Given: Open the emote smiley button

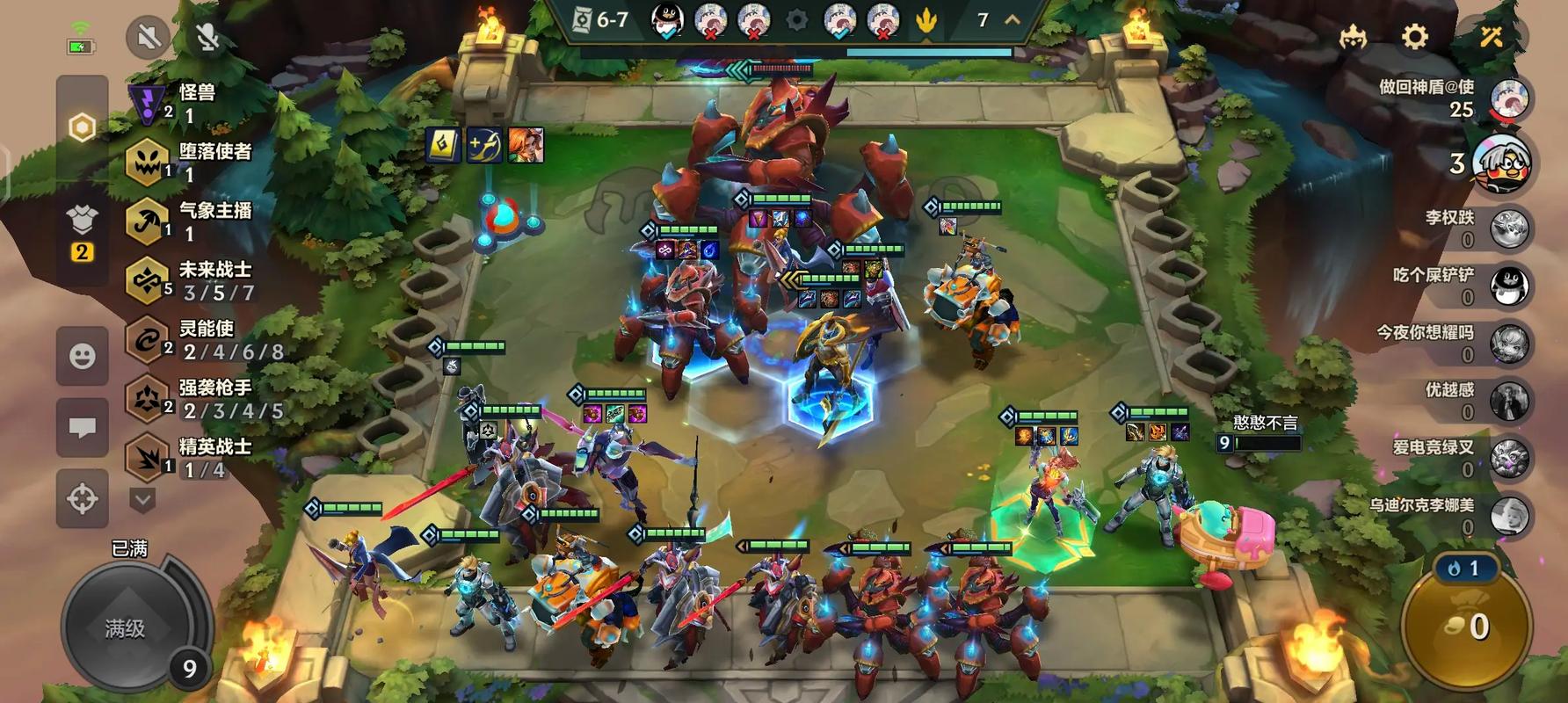Looking at the screenshot, I should 83,356.
